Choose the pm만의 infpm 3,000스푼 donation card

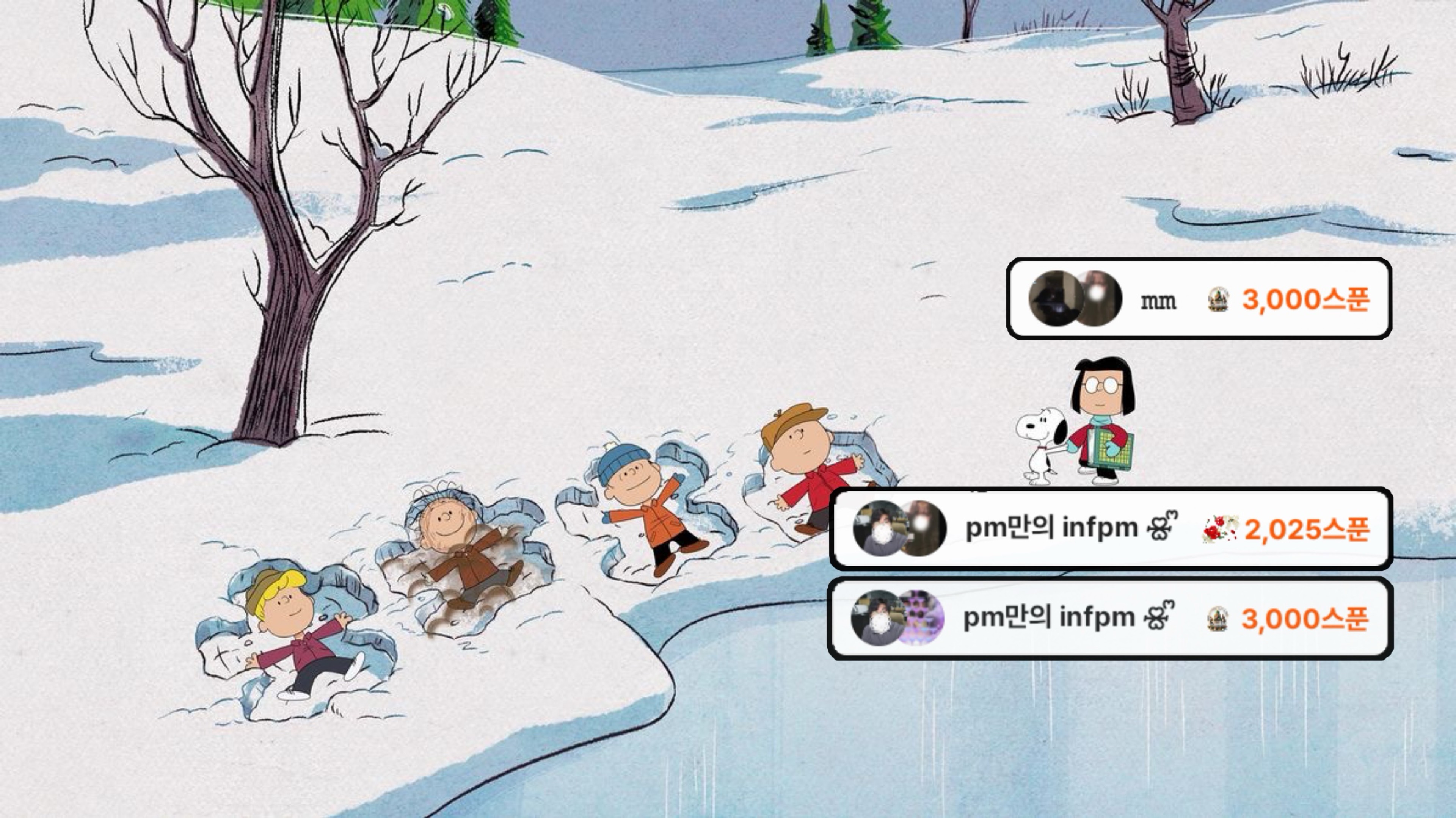tap(1111, 619)
